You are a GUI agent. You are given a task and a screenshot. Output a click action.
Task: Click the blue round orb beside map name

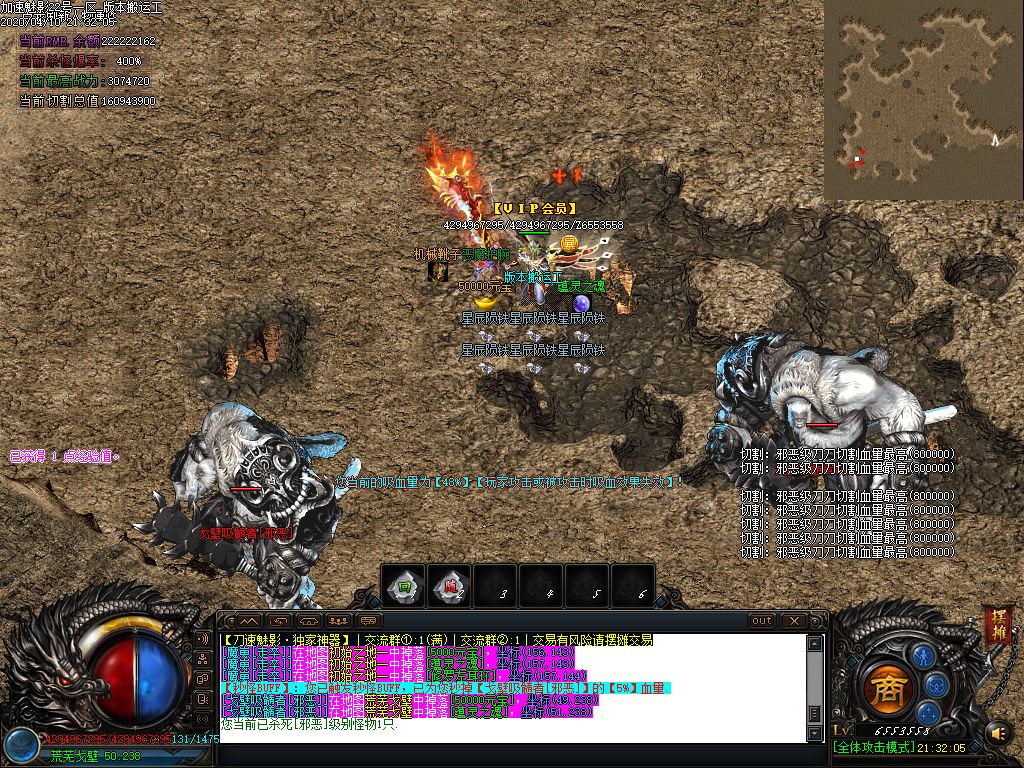(x=20, y=743)
